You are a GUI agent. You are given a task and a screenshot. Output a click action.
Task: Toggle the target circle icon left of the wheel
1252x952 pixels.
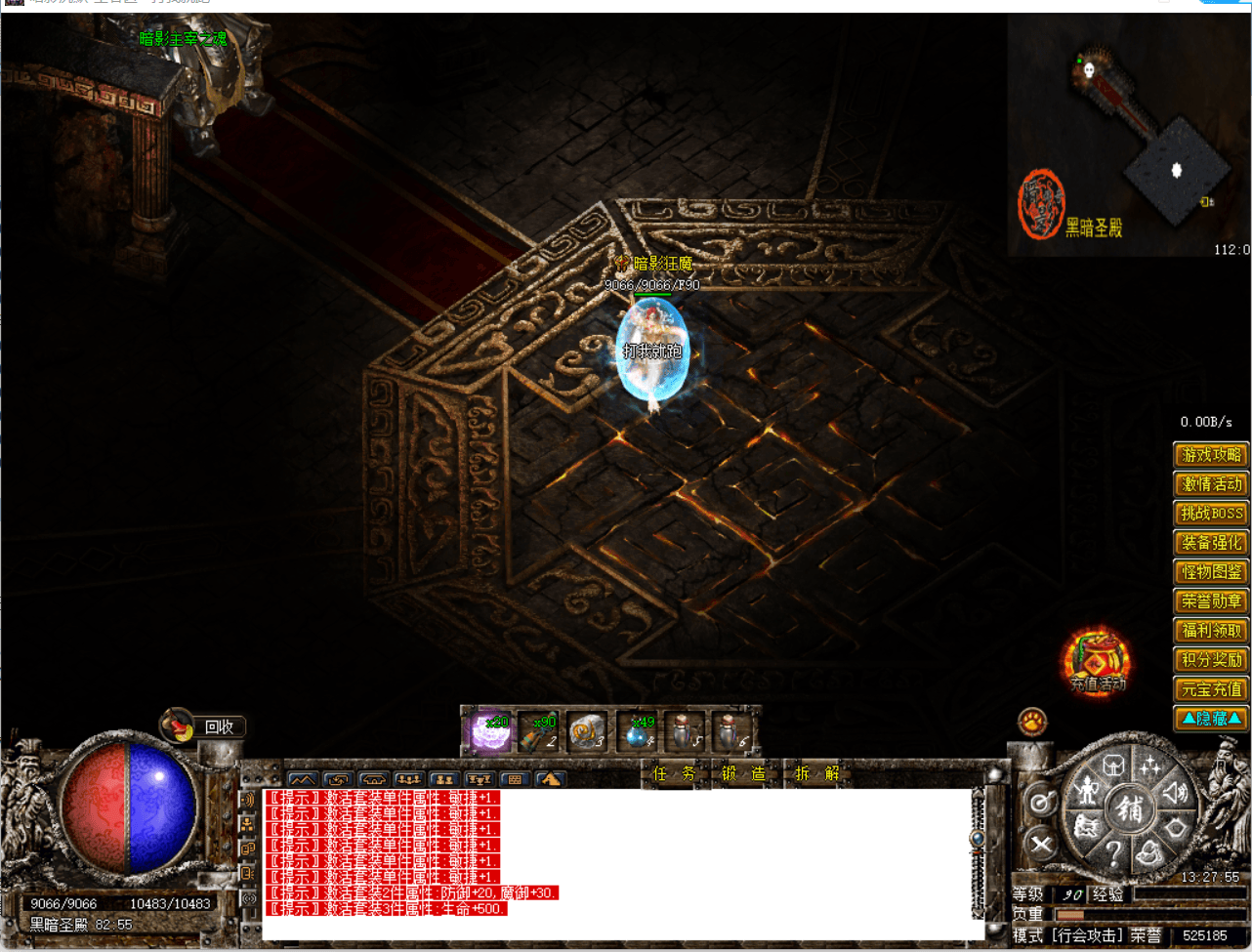click(1041, 799)
